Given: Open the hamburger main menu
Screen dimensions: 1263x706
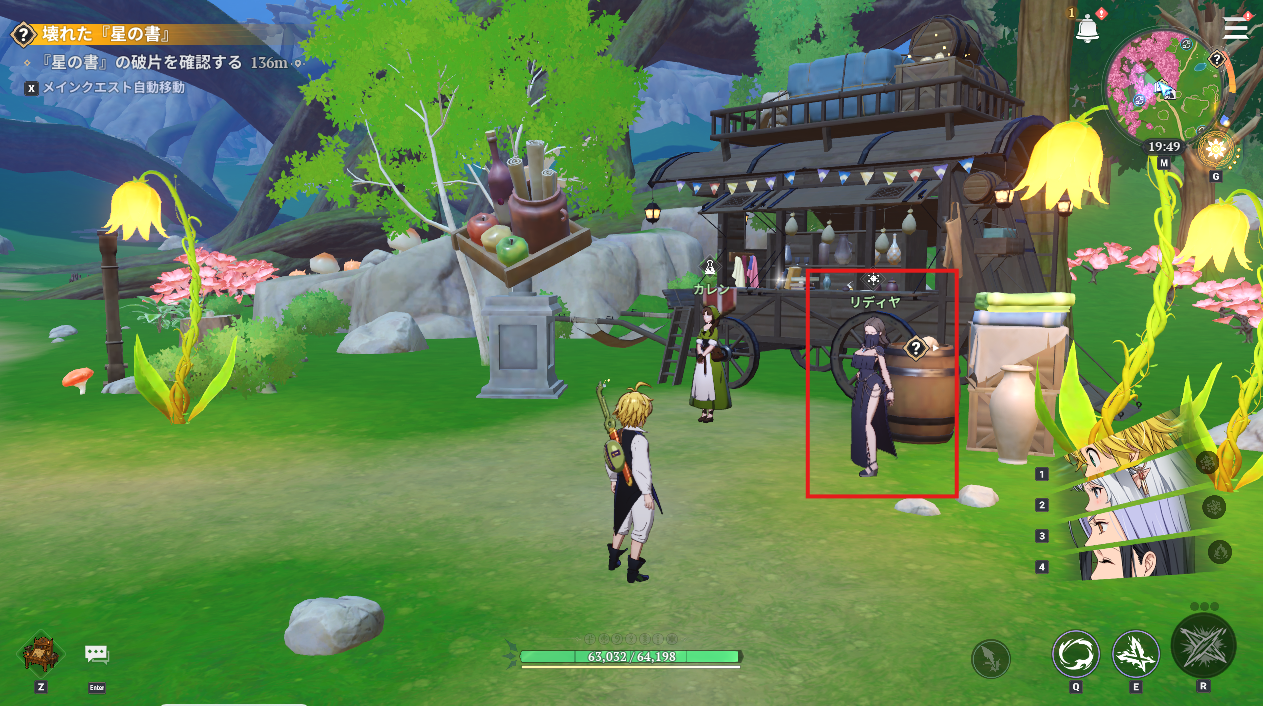Looking at the screenshot, I should [x=1236, y=27].
